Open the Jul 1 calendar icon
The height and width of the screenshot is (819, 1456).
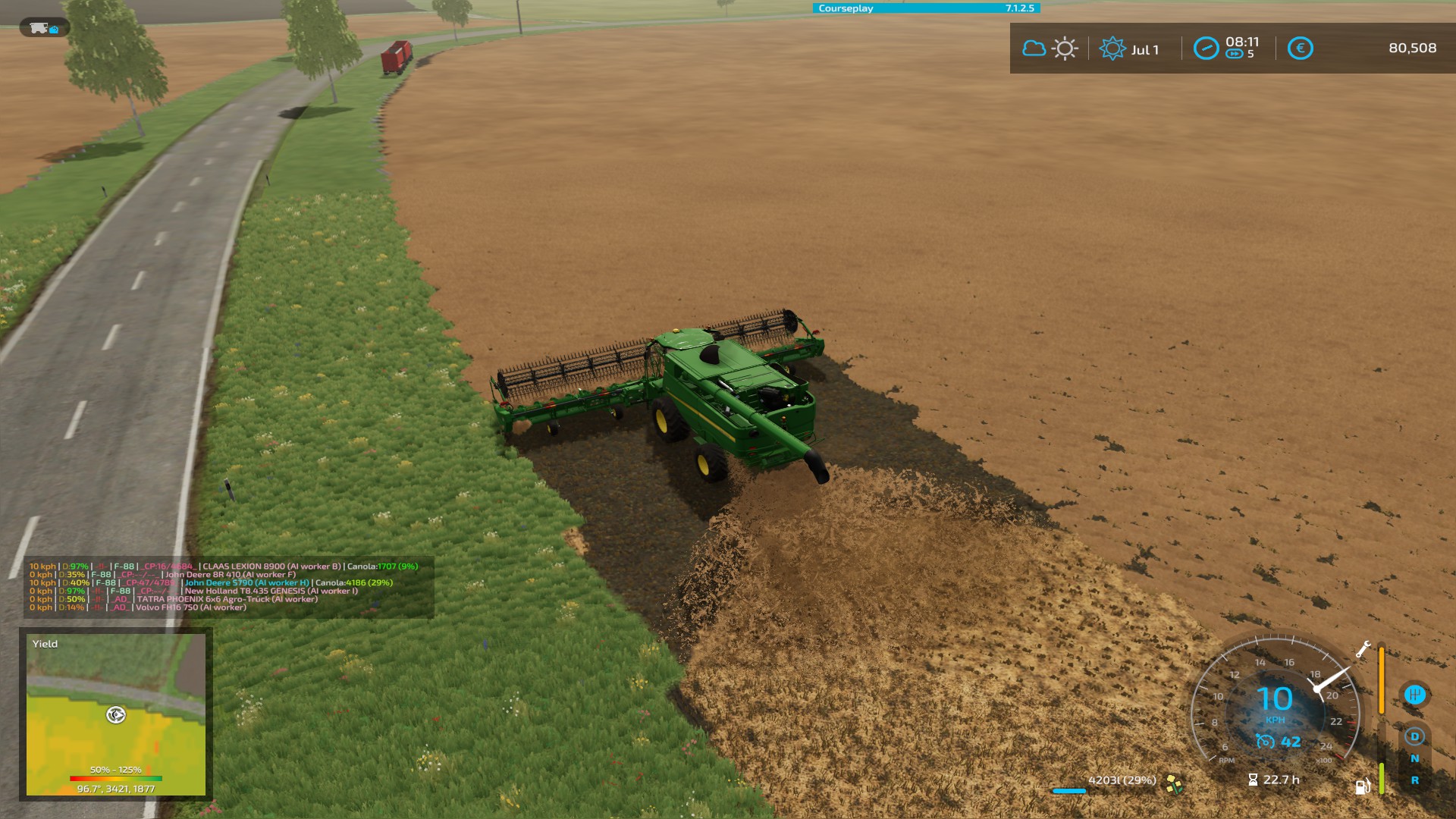coord(1113,47)
